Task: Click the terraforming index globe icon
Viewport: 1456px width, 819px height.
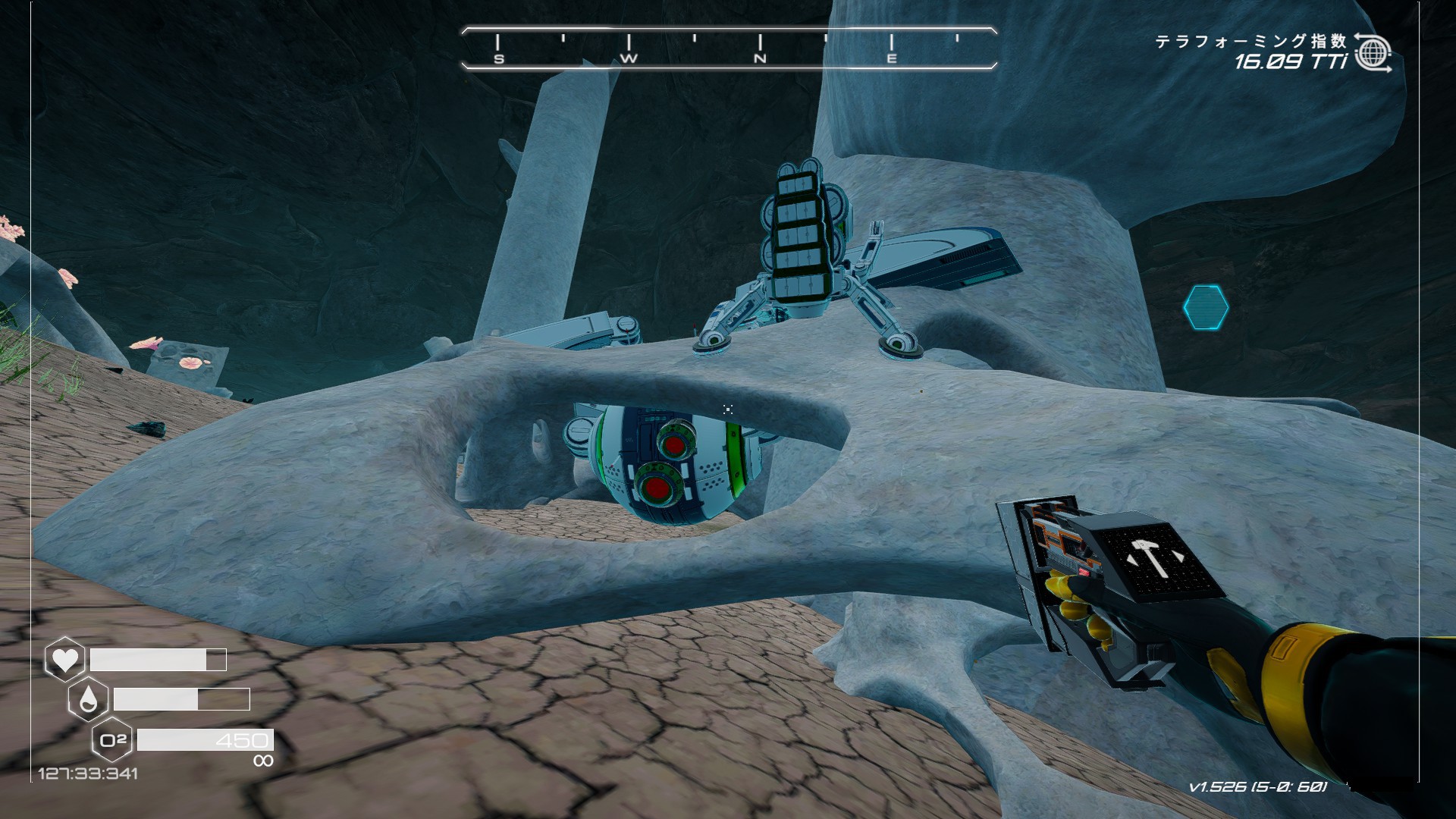Action: (x=1372, y=53)
